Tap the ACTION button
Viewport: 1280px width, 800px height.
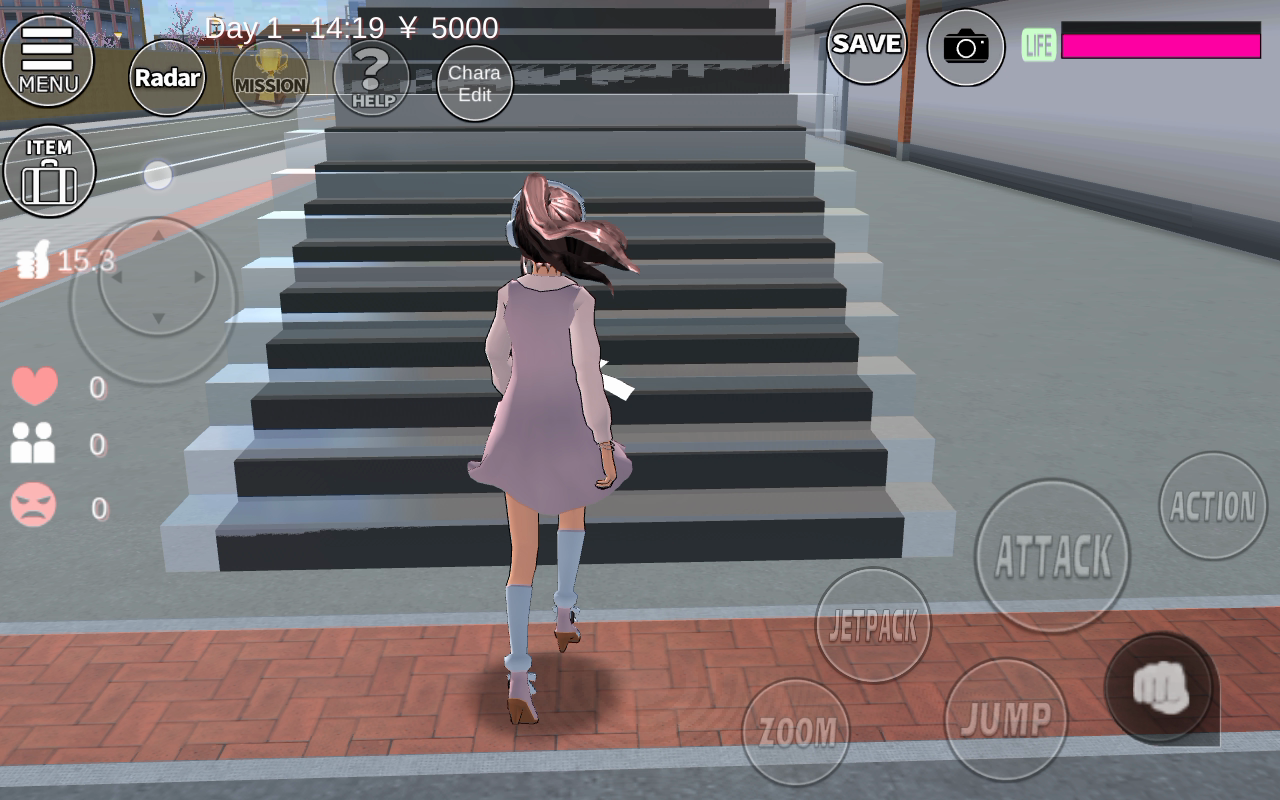pyautogui.click(x=1213, y=506)
